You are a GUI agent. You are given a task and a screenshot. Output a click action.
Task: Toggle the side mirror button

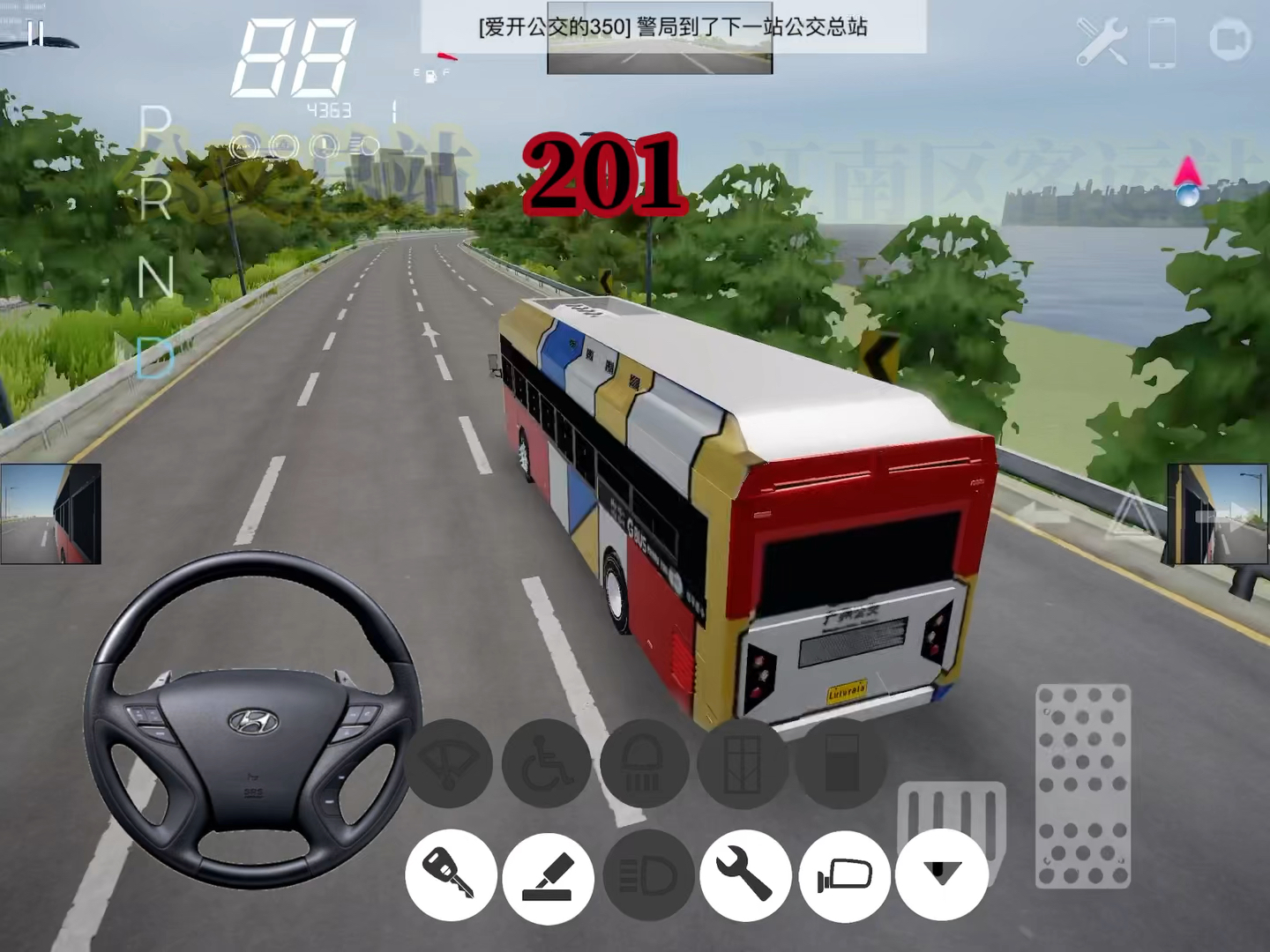pyautogui.click(x=844, y=875)
